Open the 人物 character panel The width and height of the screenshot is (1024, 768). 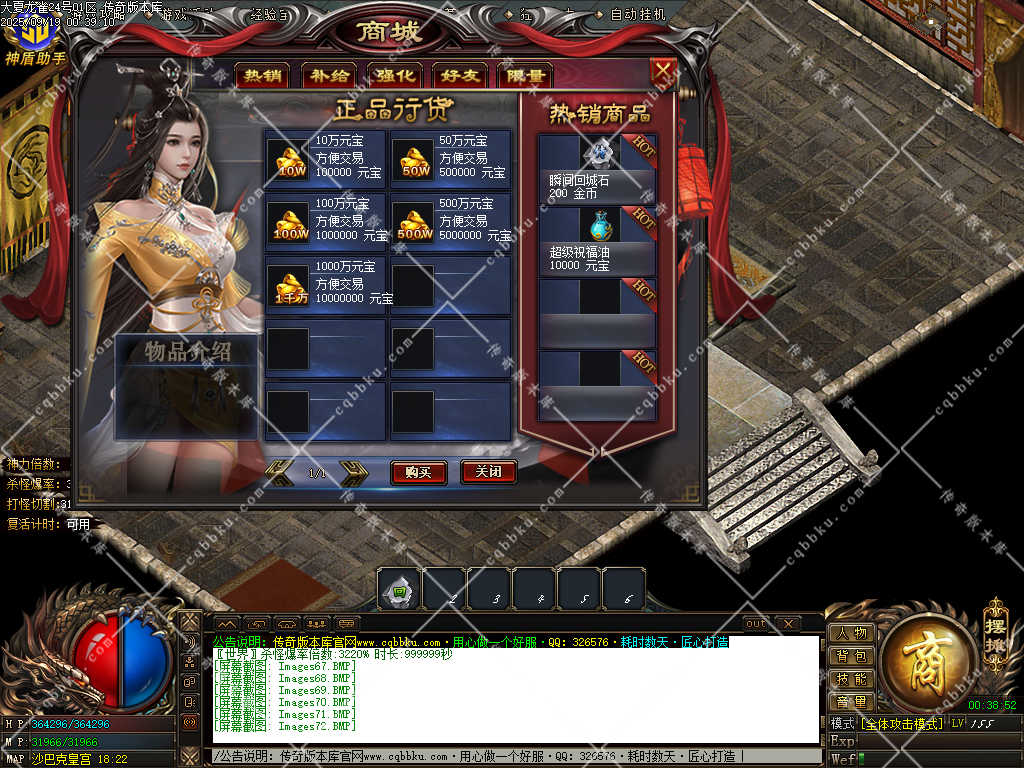(x=852, y=633)
